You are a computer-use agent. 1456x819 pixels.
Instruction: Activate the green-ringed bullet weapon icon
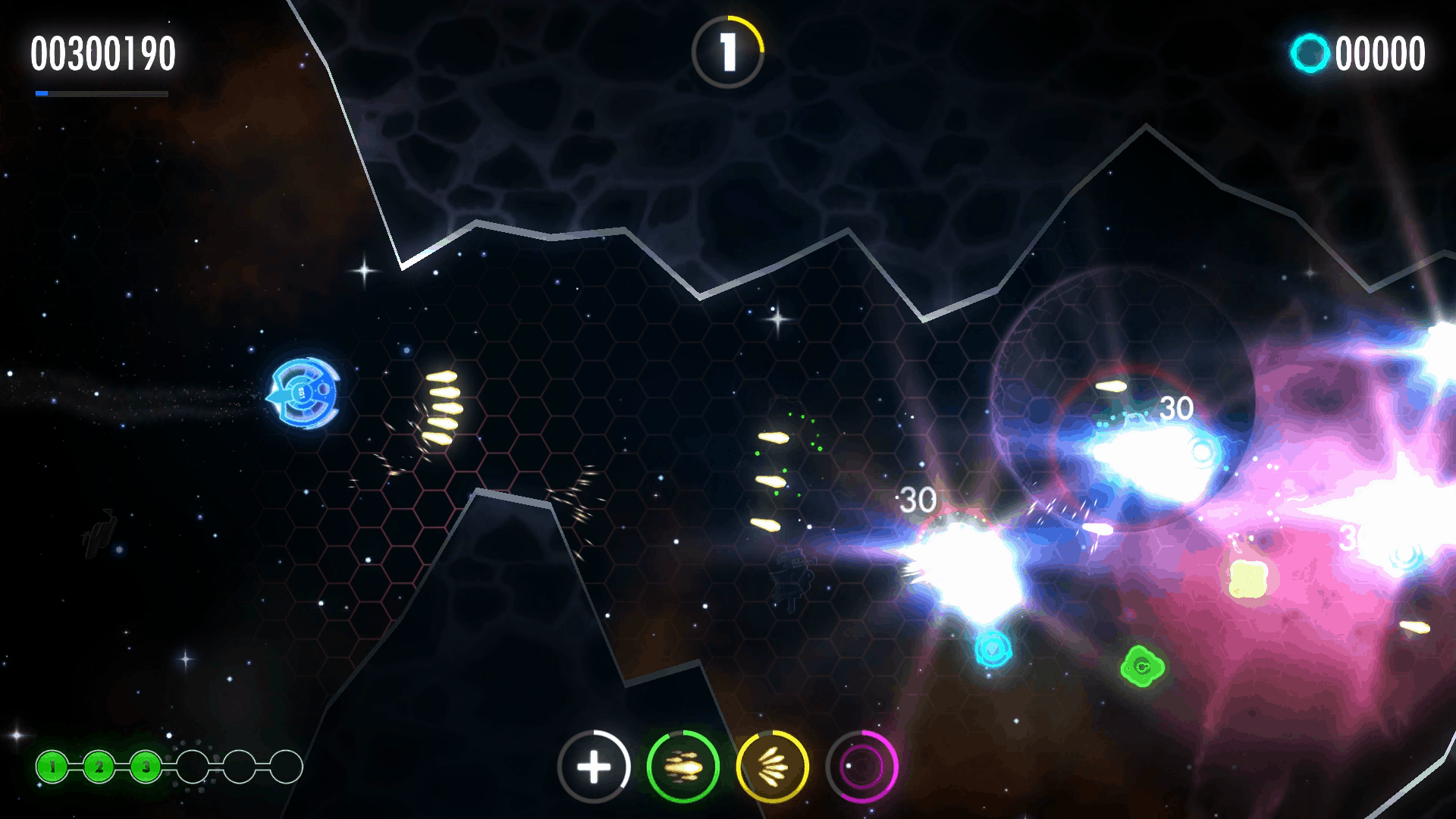tap(683, 767)
